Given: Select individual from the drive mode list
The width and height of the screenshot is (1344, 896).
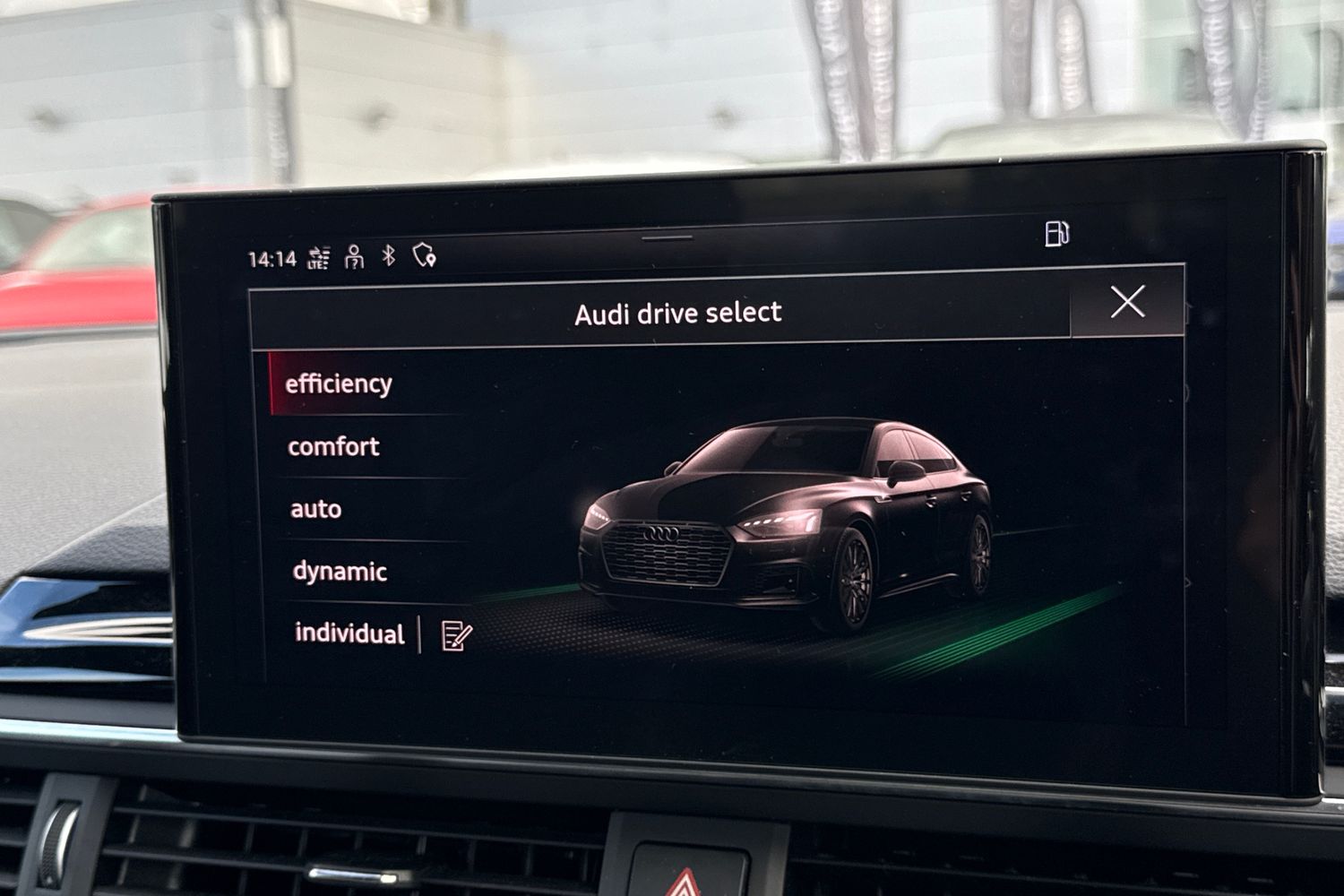Looking at the screenshot, I should pos(350,634).
